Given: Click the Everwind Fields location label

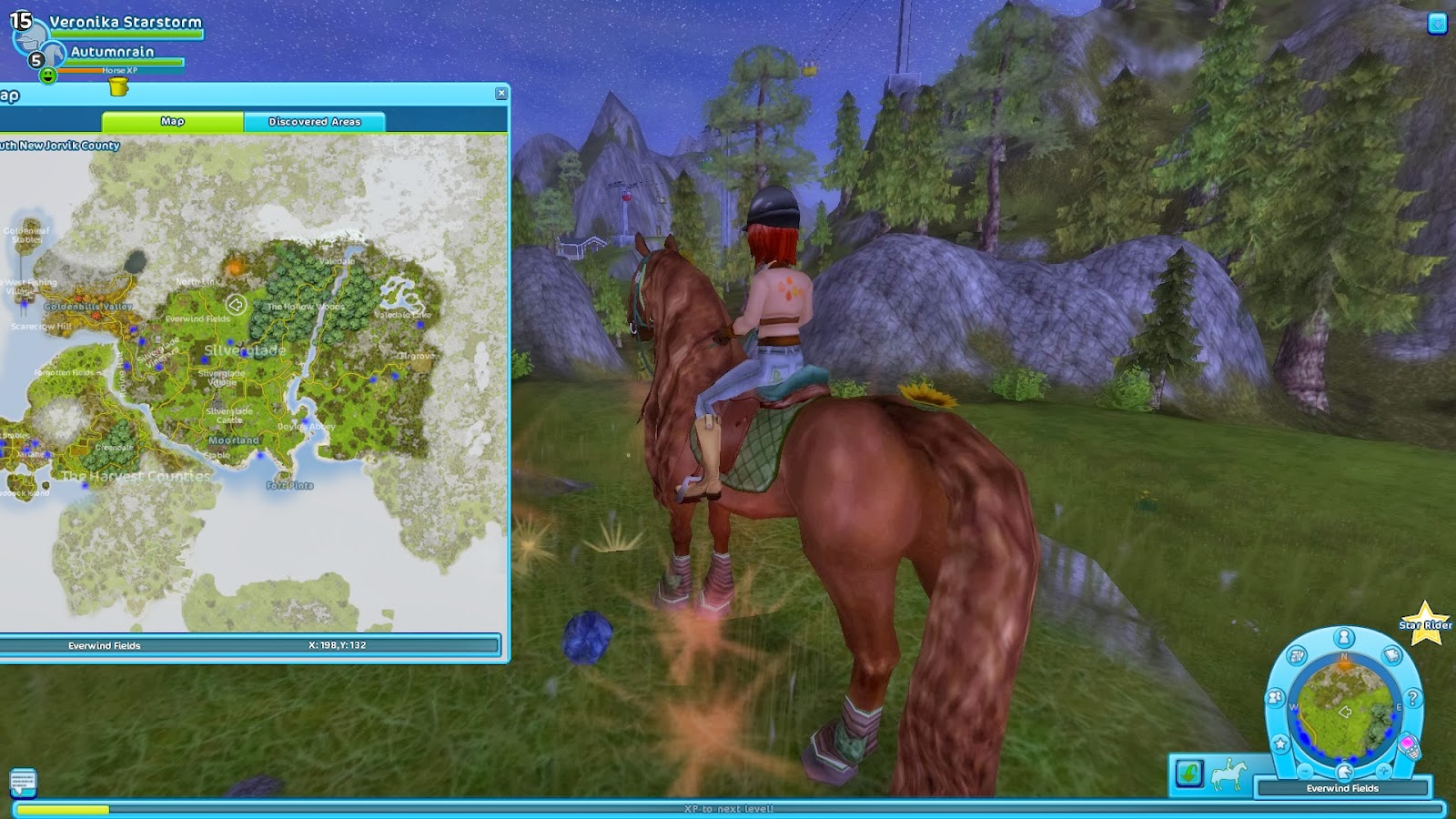Looking at the screenshot, I should 1343,788.
